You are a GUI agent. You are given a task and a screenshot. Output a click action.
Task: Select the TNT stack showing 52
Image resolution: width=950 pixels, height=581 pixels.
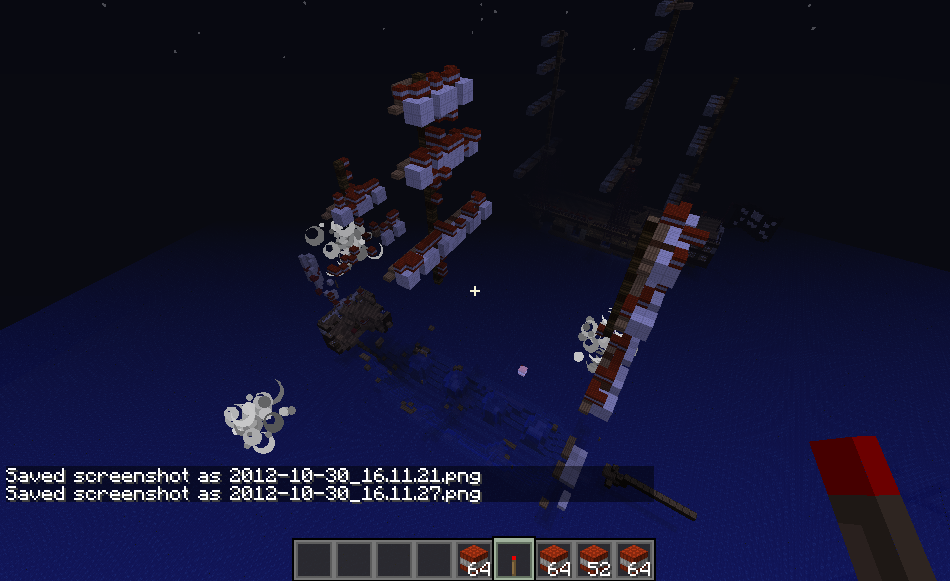click(x=594, y=559)
